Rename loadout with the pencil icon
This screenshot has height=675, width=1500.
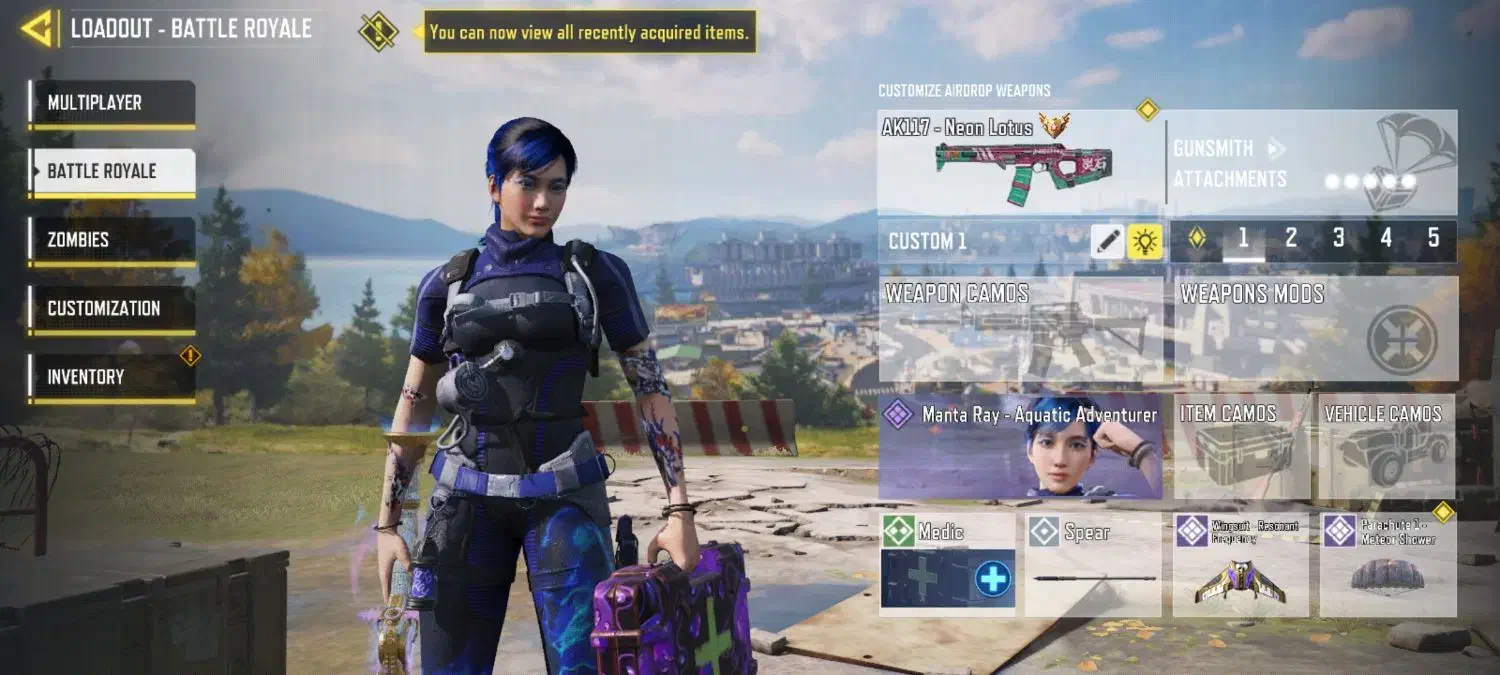tap(1107, 241)
